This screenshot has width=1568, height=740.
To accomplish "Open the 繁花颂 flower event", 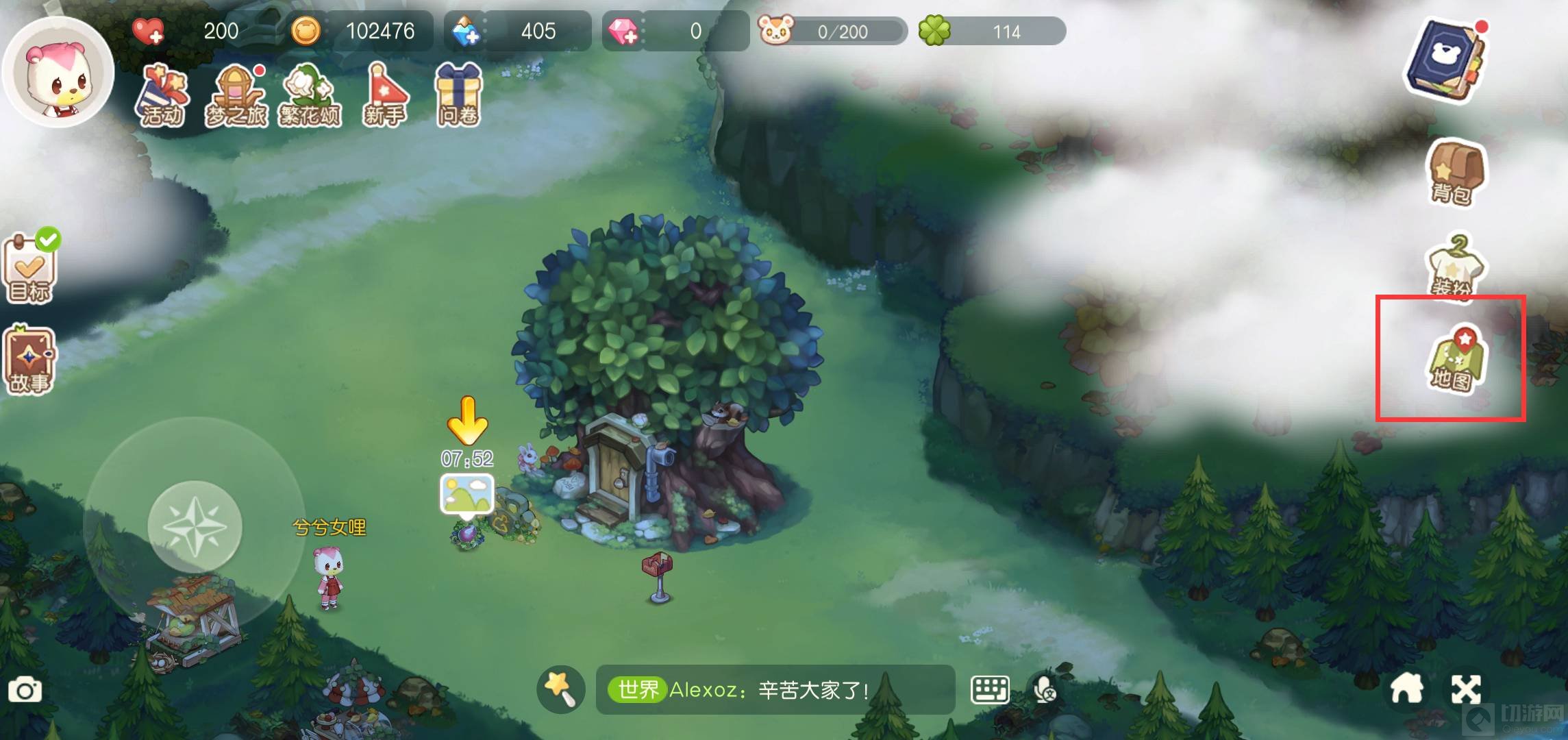I will click(x=310, y=96).
